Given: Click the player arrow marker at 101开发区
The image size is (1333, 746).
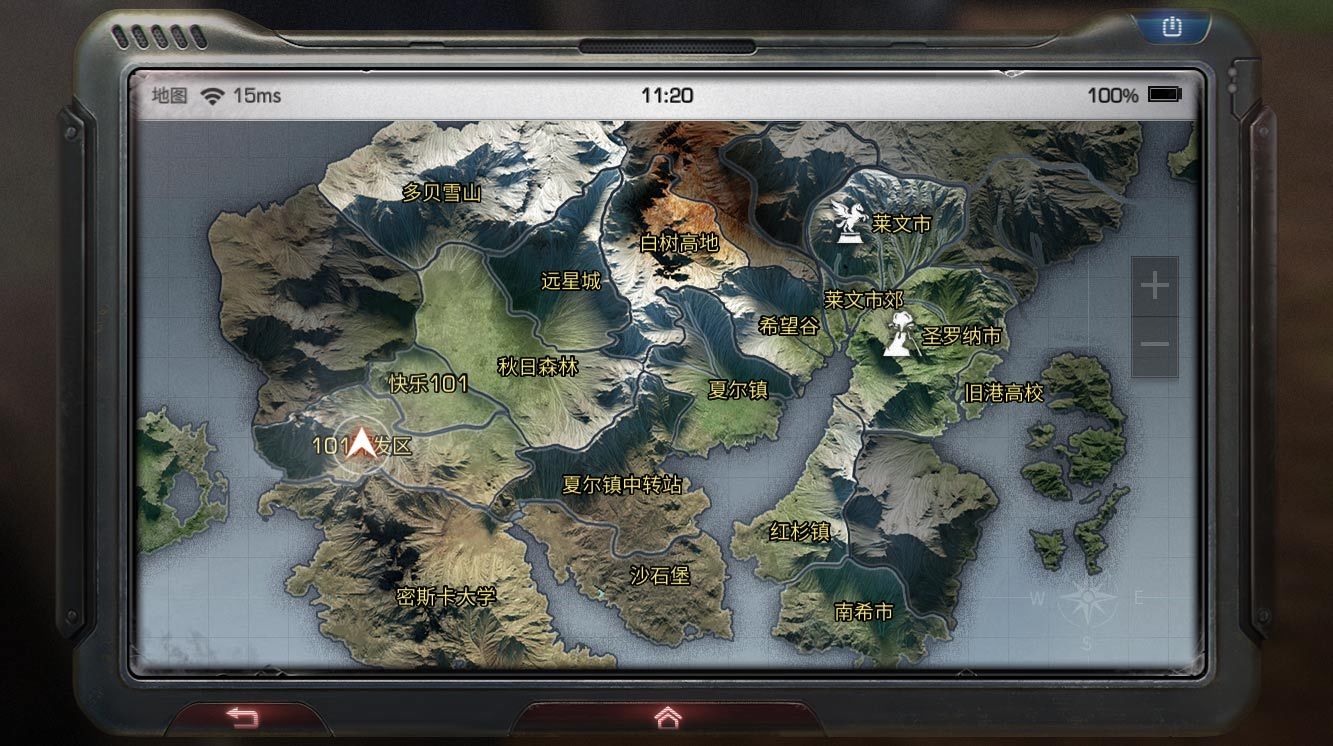Looking at the screenshot, I should (361, 443).
